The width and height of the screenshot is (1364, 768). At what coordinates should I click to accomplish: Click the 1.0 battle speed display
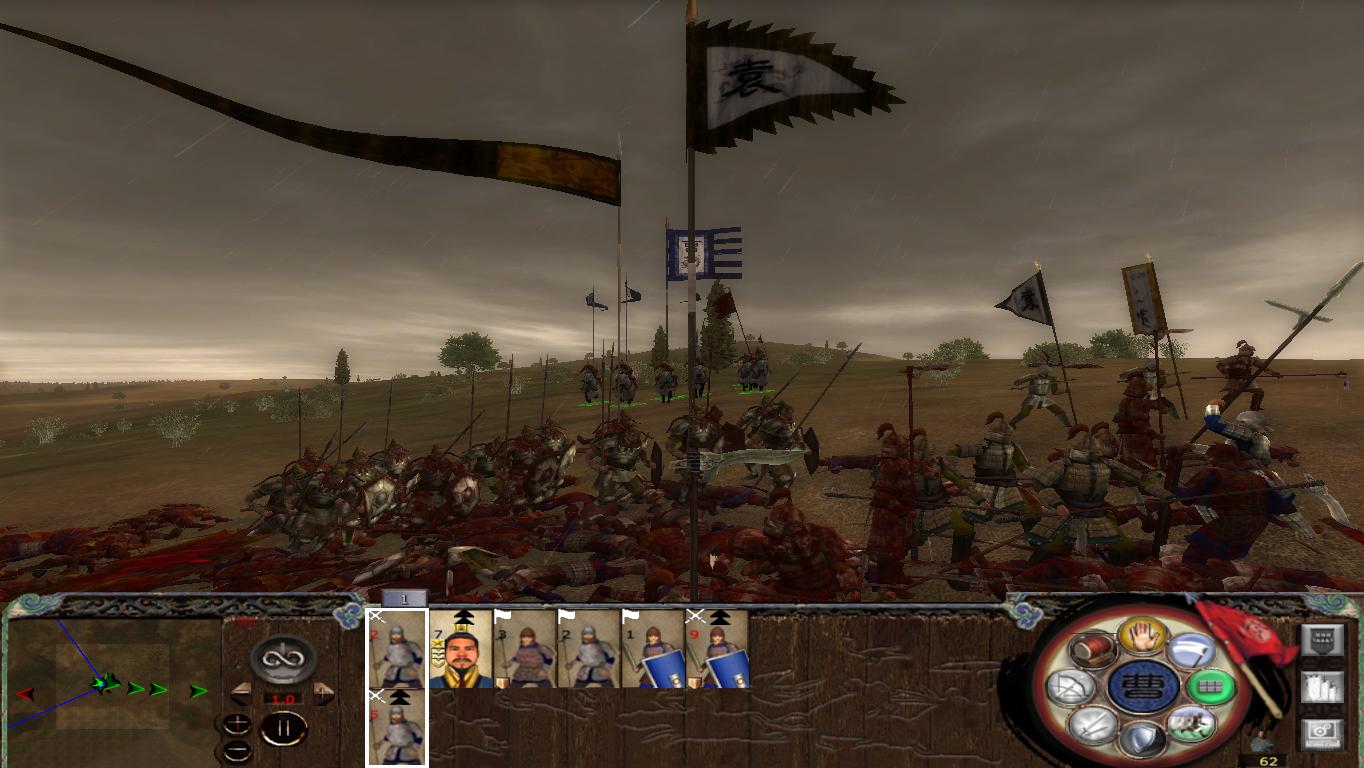(x=283, y=698)
